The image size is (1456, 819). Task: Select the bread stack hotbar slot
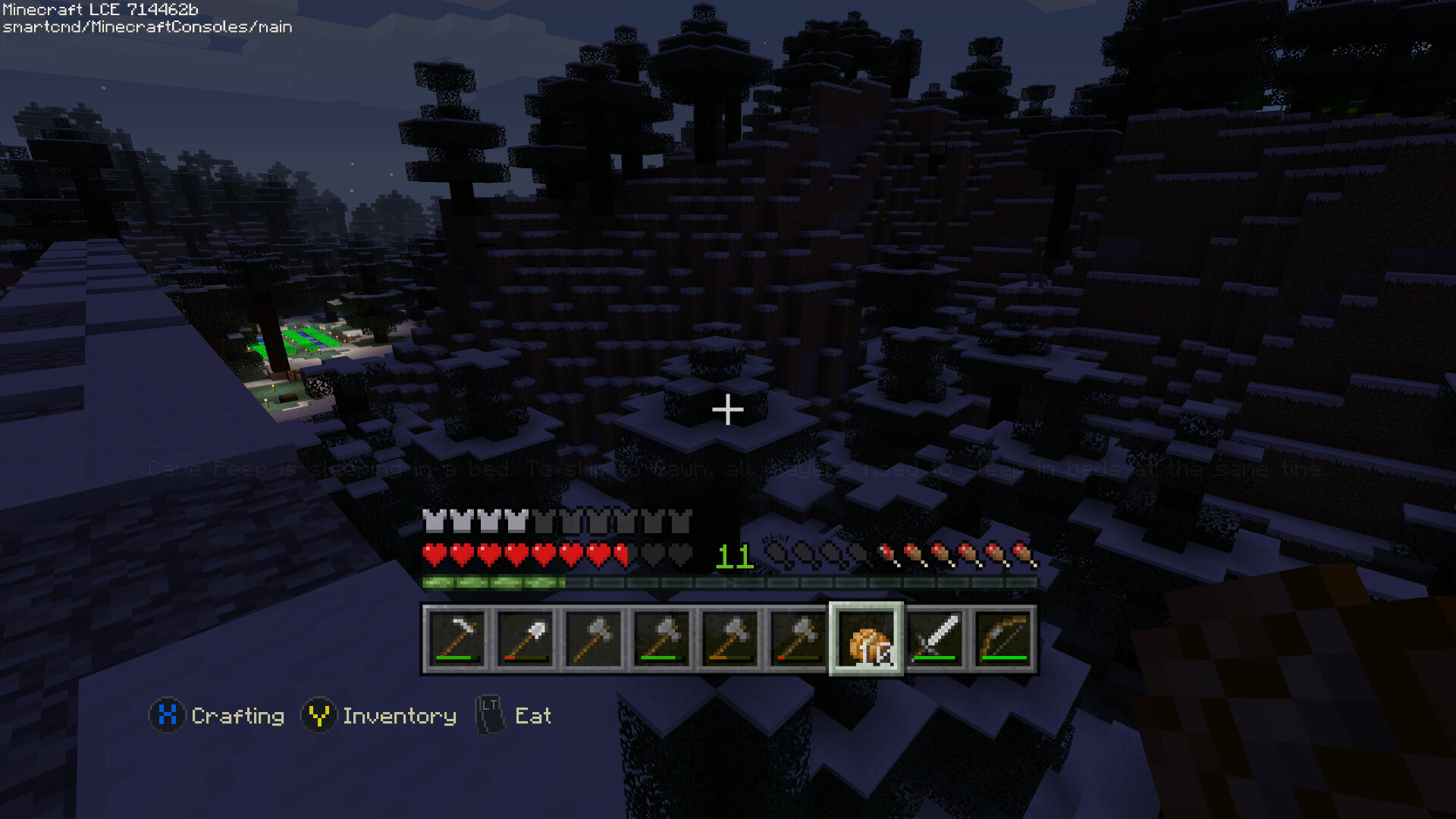tap(866, 638)
